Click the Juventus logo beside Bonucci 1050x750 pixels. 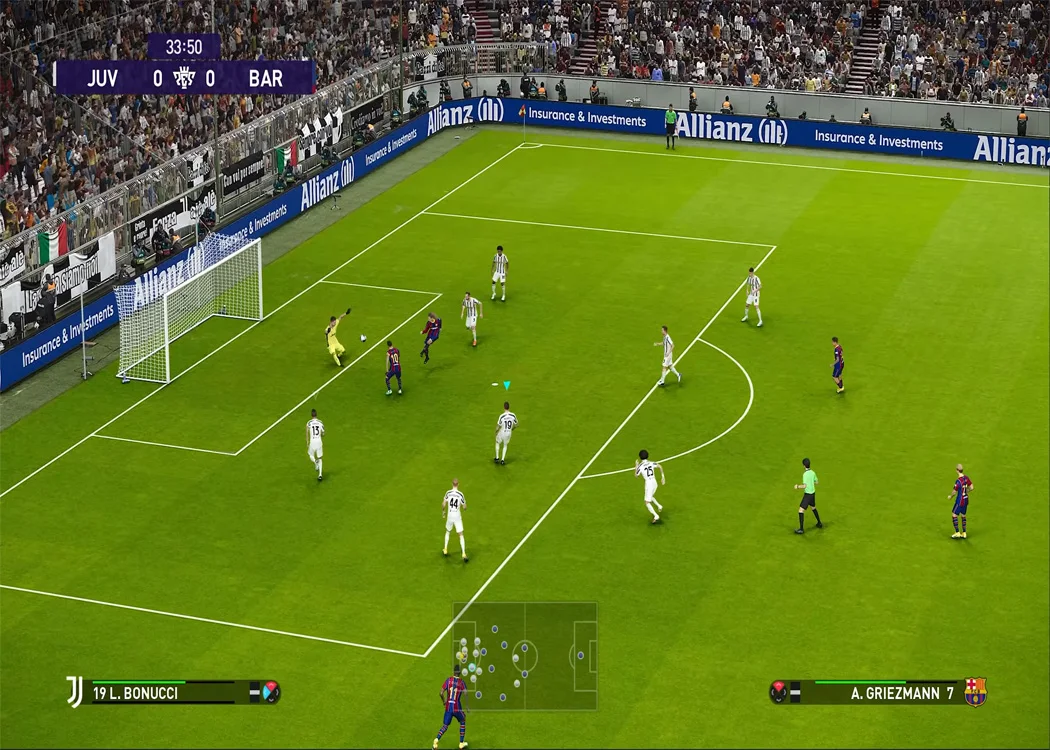75,691
